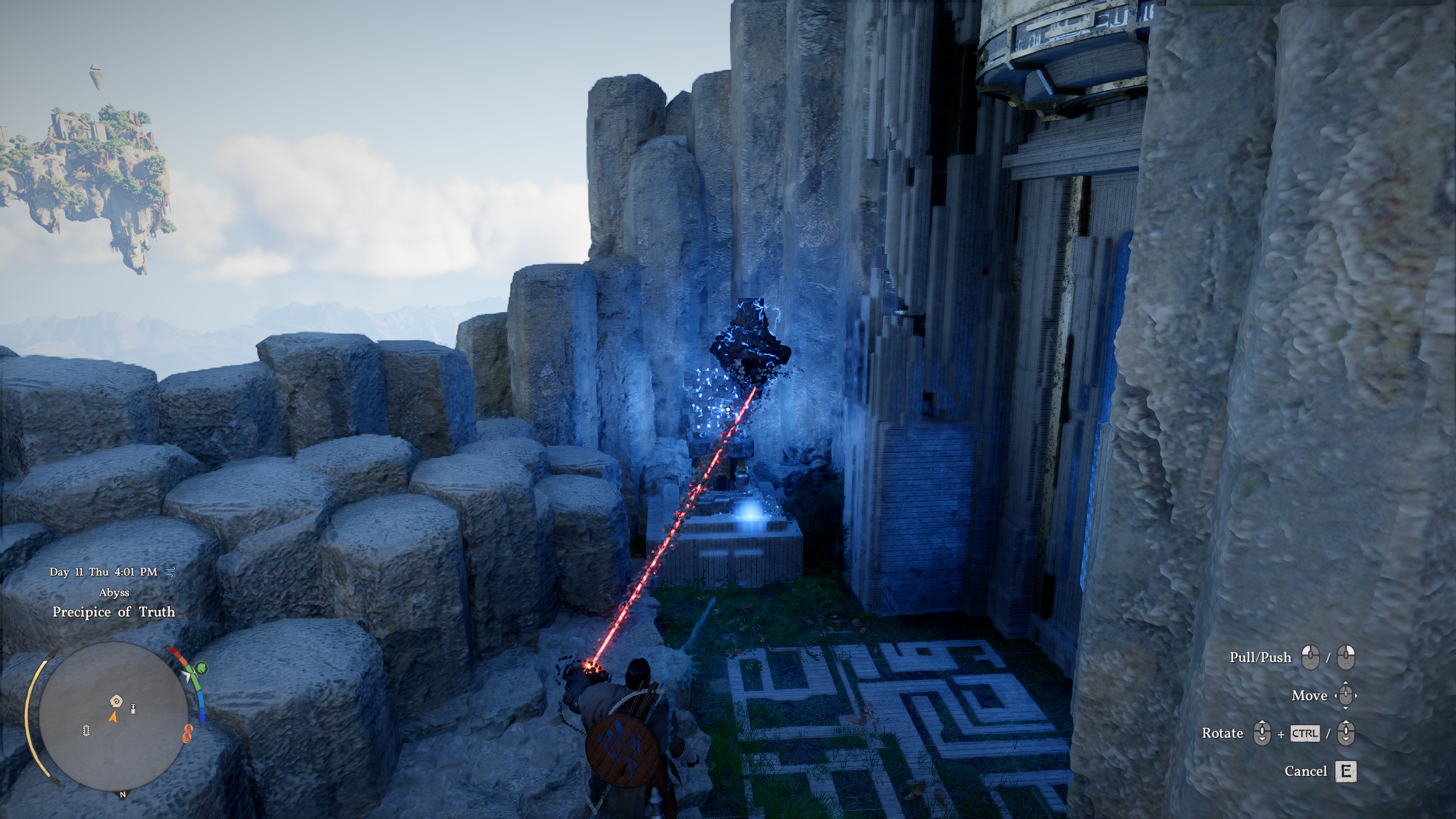Select the chest icon inside the minimap

pyautogui.click(x=86, y=731)
